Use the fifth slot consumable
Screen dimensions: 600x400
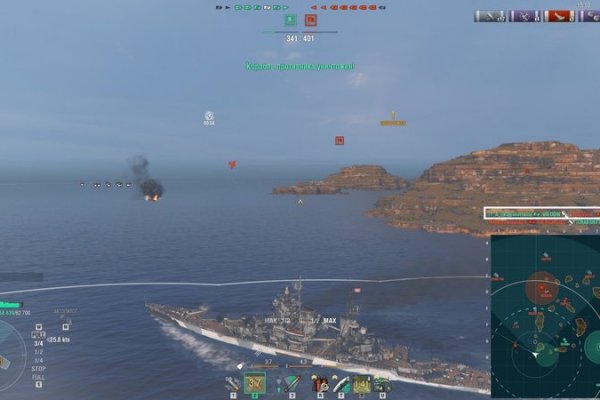coord(340,383)
